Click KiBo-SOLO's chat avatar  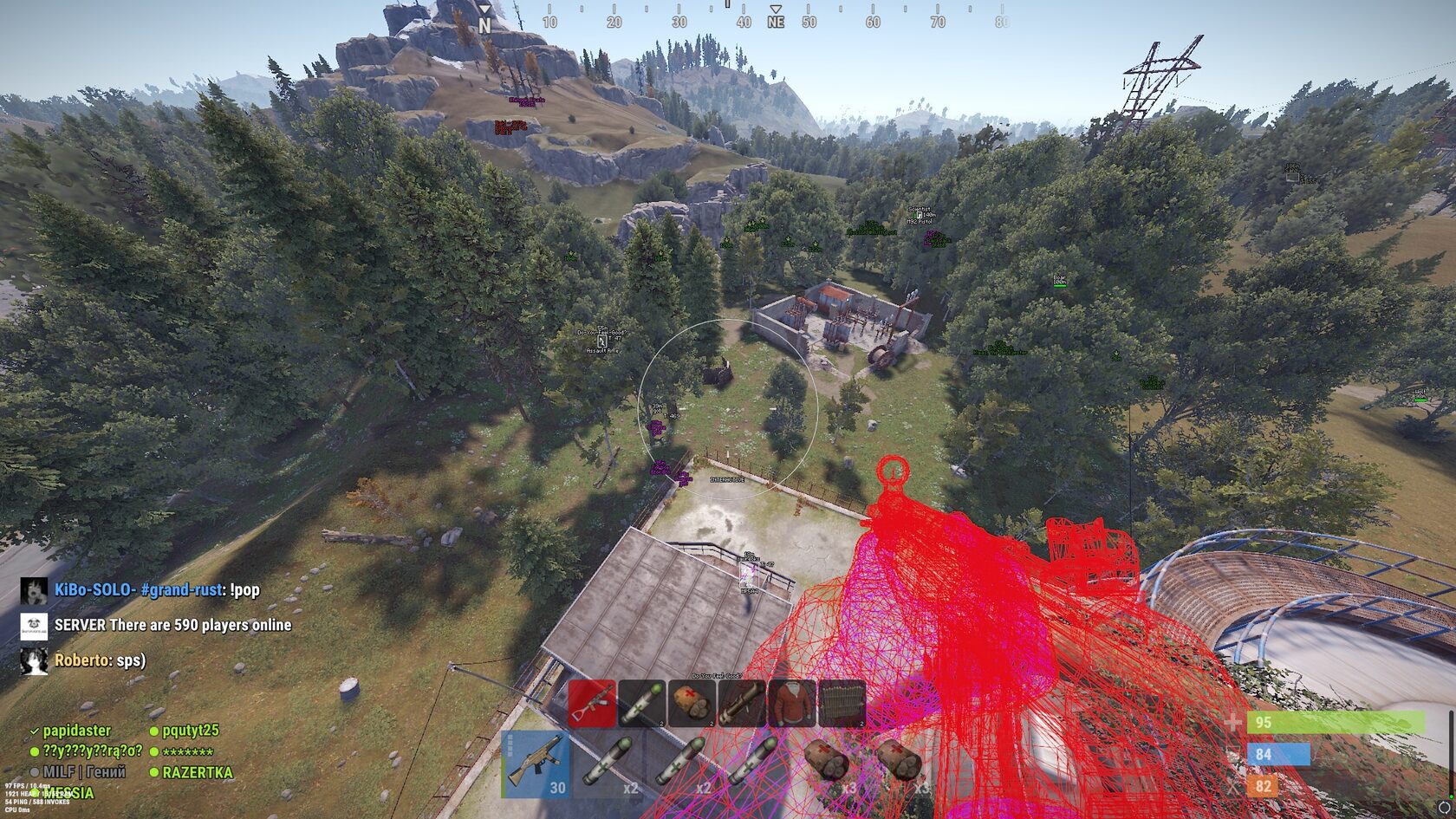pos(34,591)
